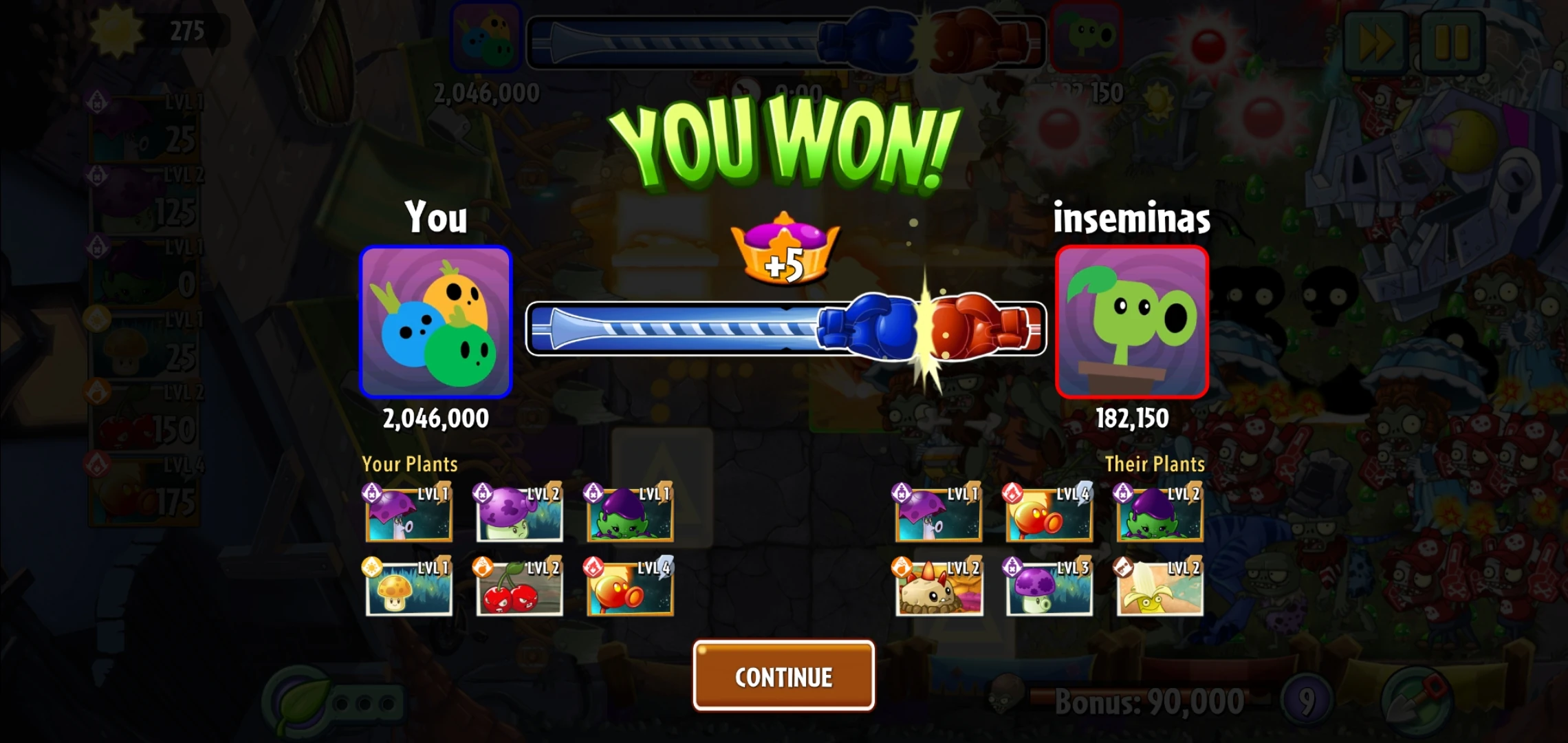Click the opponent's Banana Launcher card

pos(1159,590)
